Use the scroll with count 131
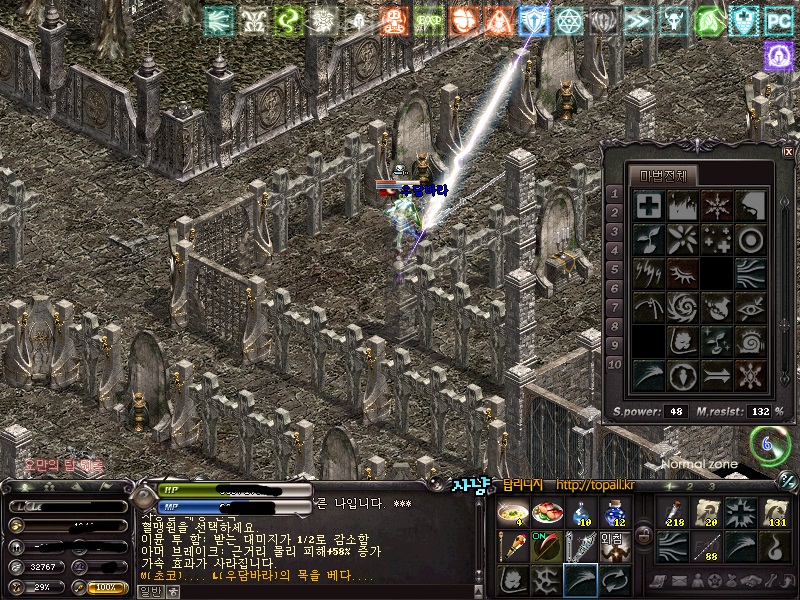The height and width of the screenshot is (600, 800). [x=774, y=512]
